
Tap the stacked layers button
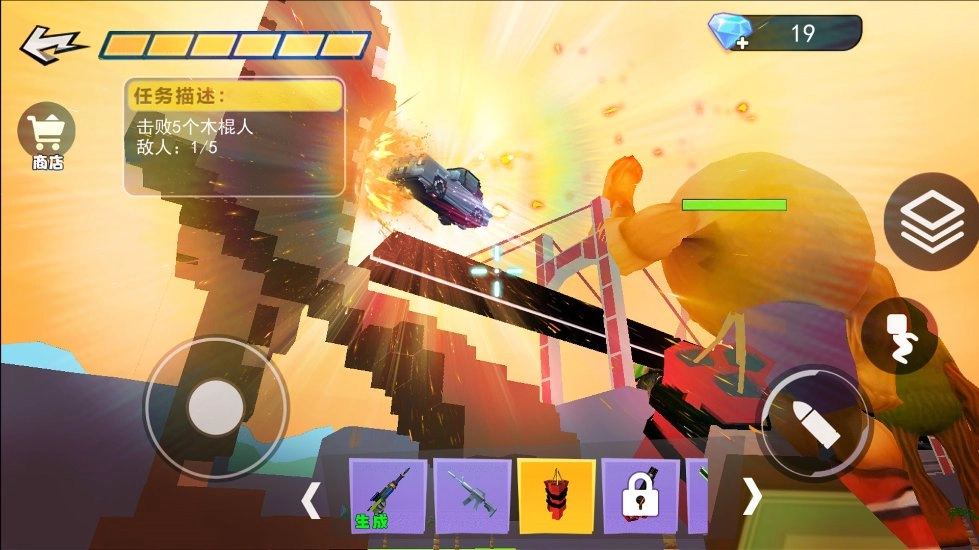(x=931, y=222)
